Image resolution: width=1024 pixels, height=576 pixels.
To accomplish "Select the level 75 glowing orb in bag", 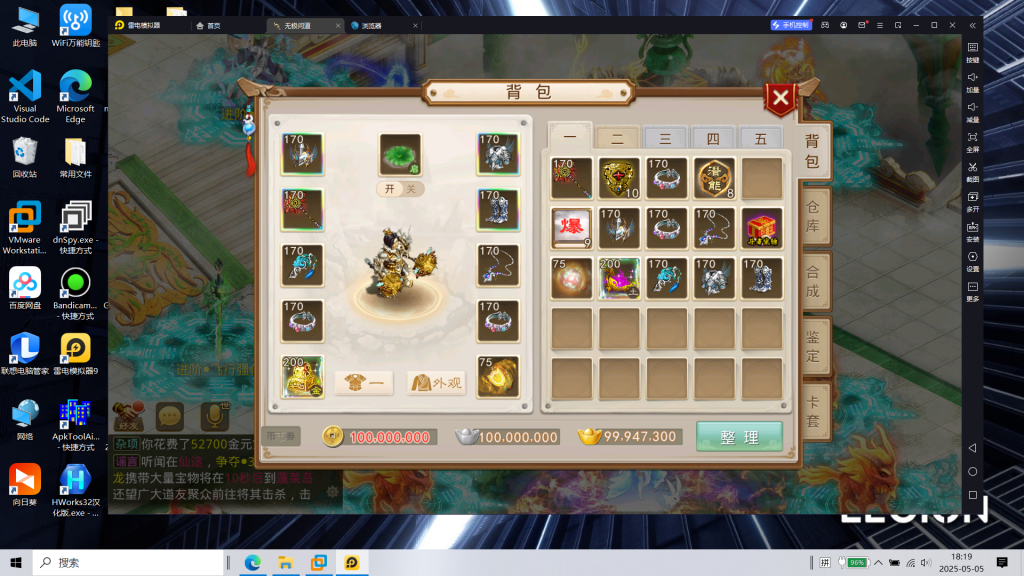I will coord(571,277).
